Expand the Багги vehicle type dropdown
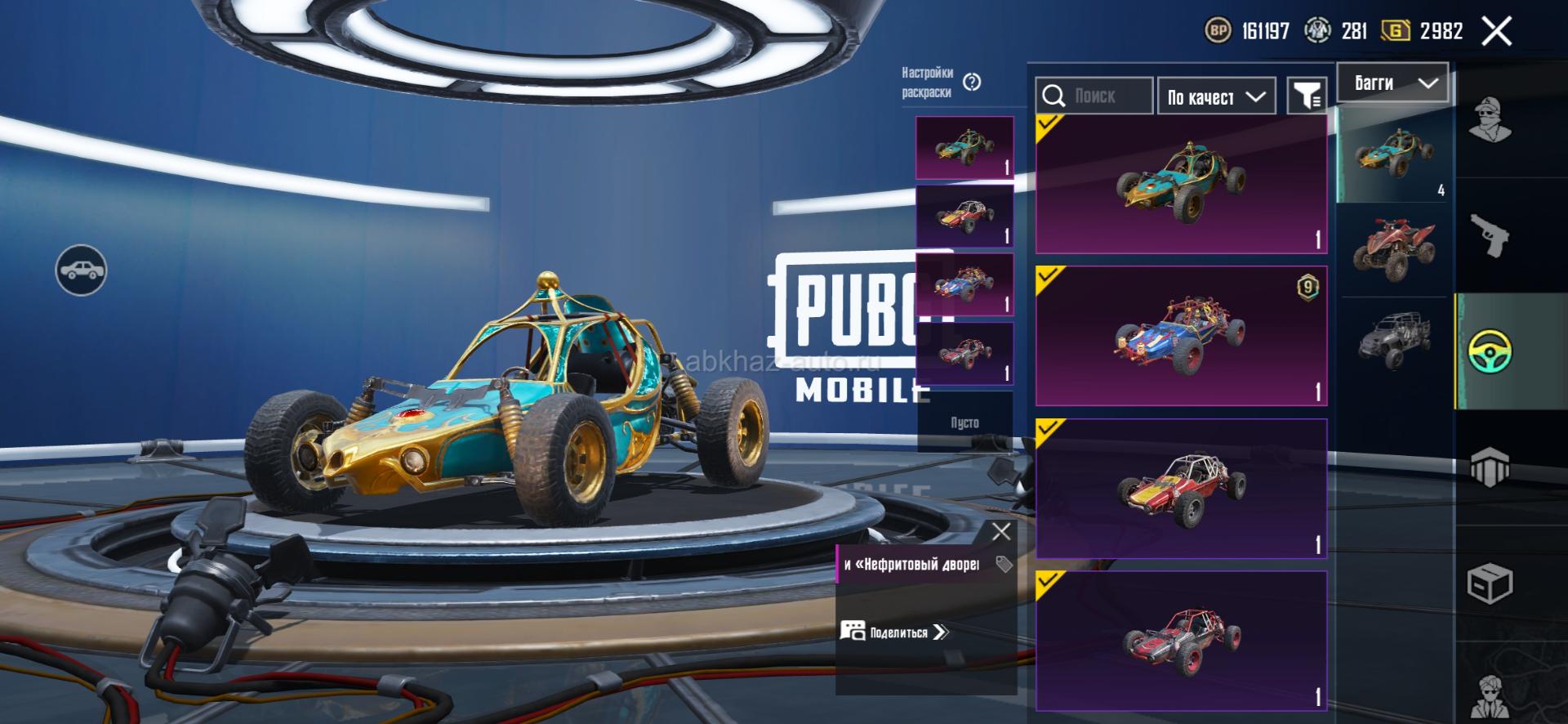This screenshot has height=724, width=1568. (x=1392, y=83)
